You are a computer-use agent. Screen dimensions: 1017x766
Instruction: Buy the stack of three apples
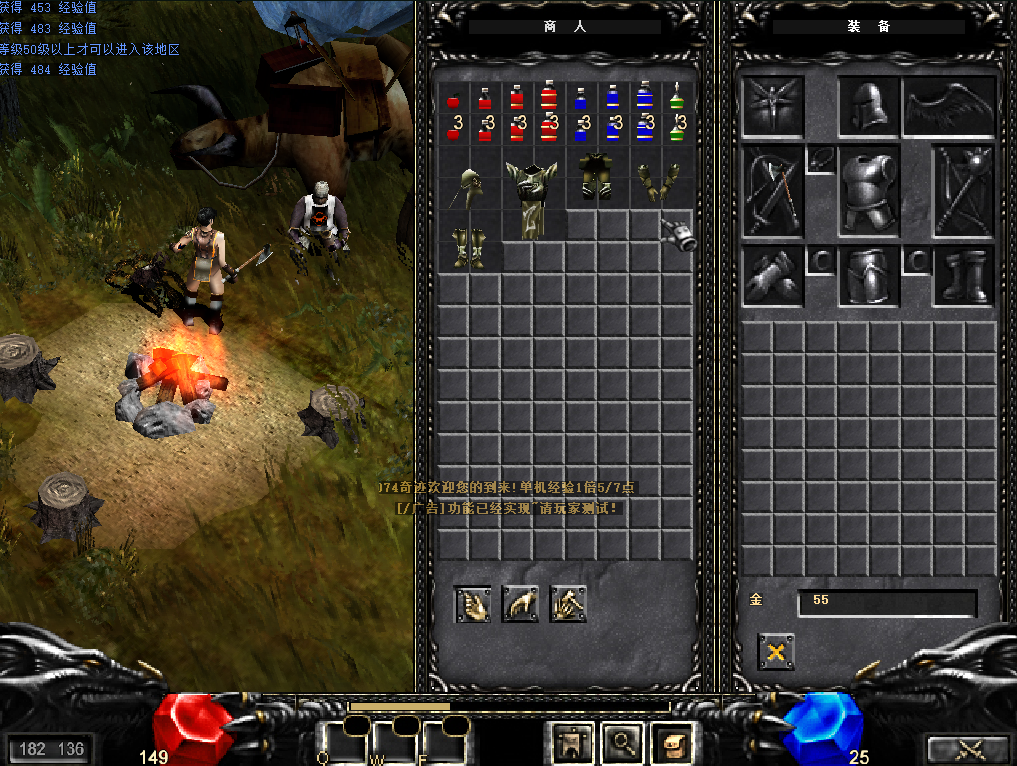[453, 129]
